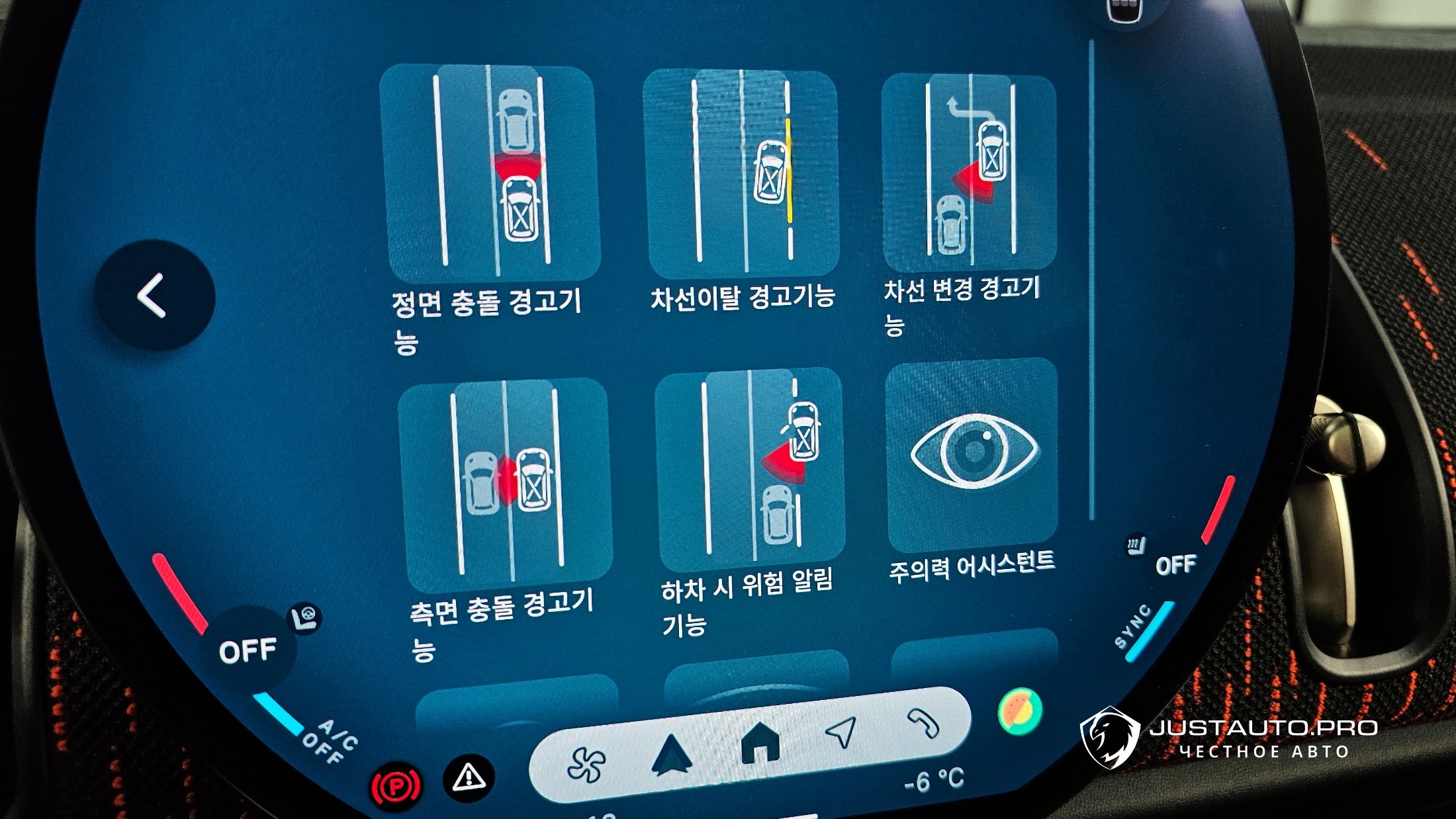This screenshot has height=819, width=1456.
Task: Open the phone menu
Action: [923, 722]
